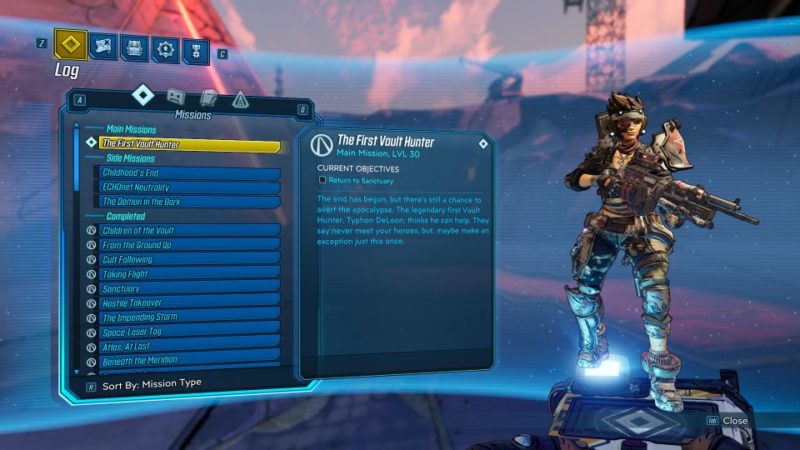The image size is (800, 450).
Task: Switch to the Log tab
Action: point(70,45)
